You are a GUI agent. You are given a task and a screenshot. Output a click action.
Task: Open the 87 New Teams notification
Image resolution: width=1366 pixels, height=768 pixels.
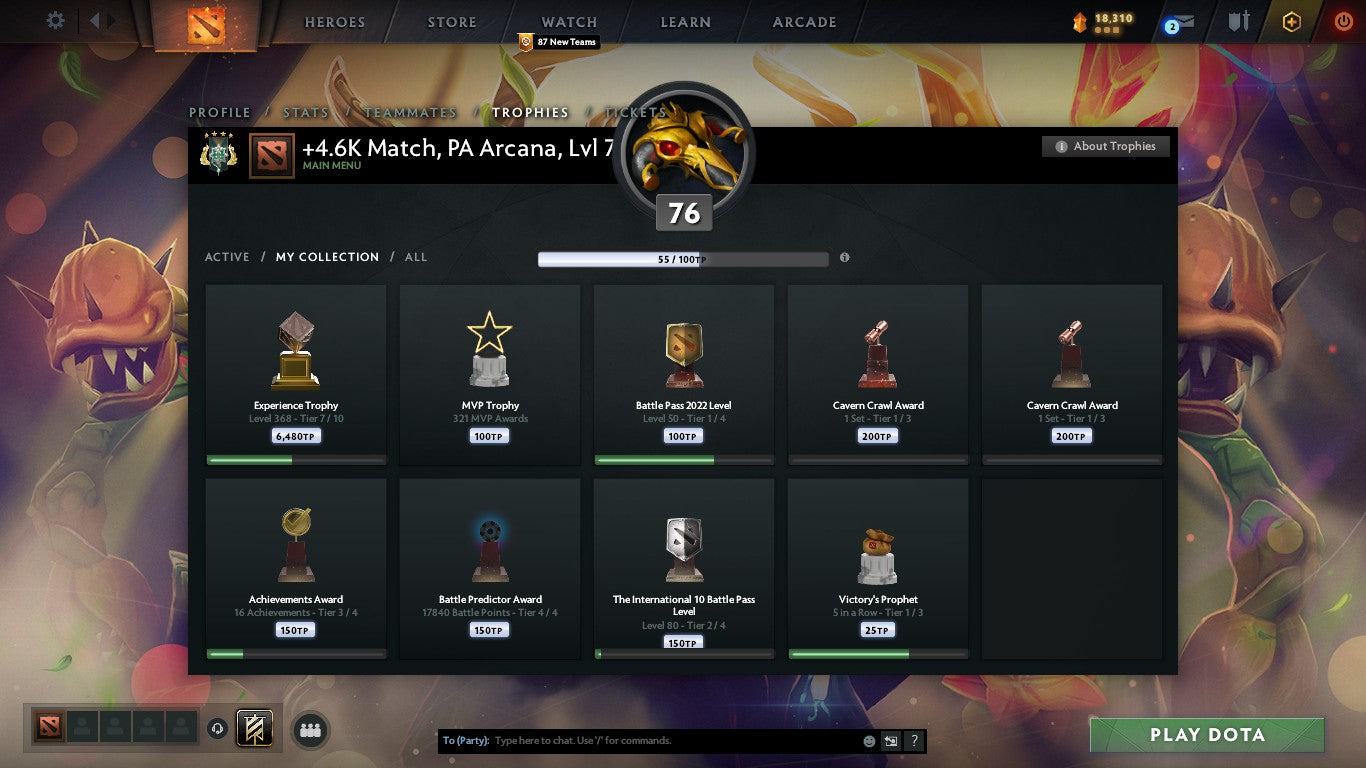click(x=560, y=42)
